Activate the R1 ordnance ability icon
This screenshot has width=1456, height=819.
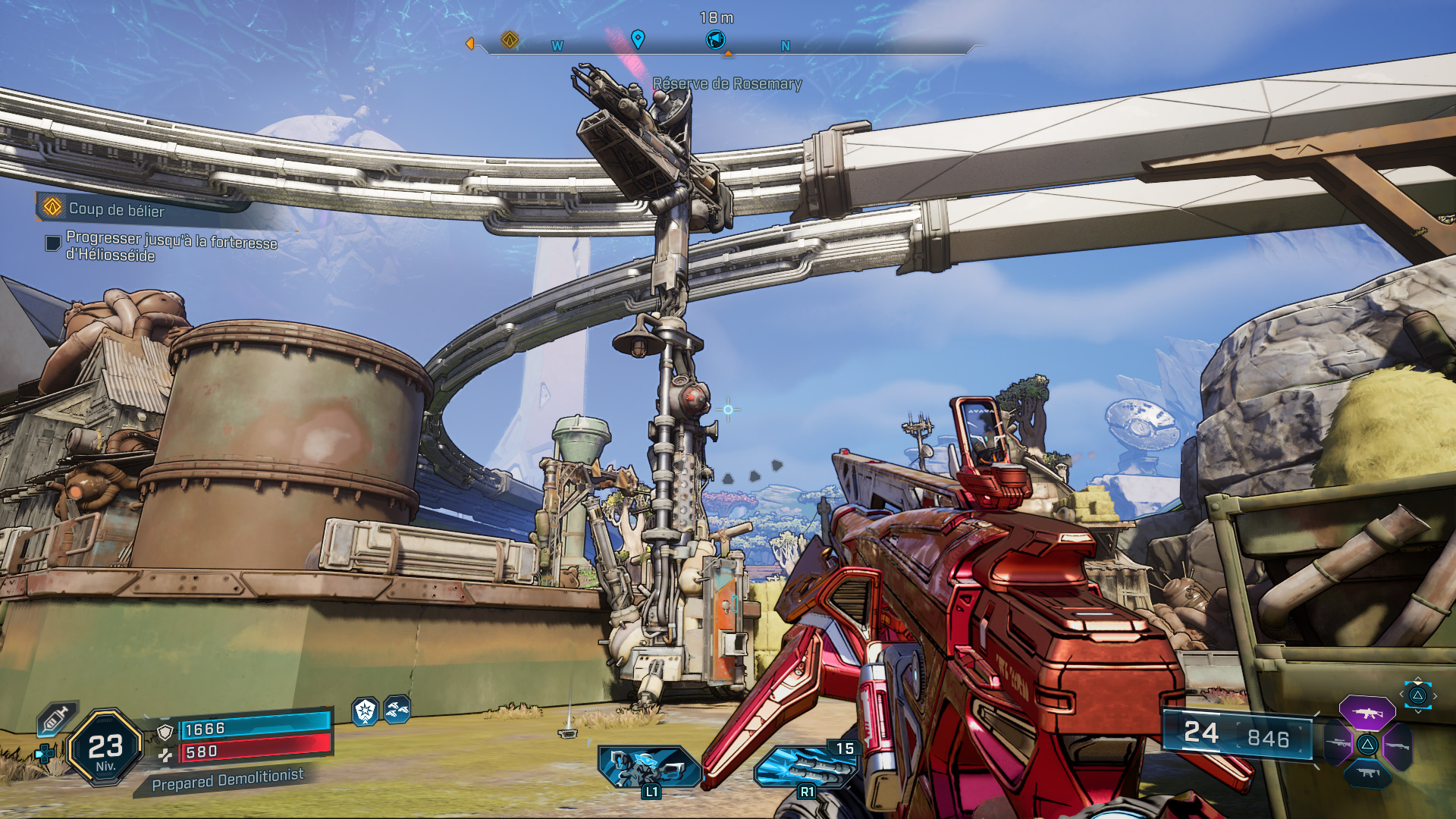pos(805,767)
